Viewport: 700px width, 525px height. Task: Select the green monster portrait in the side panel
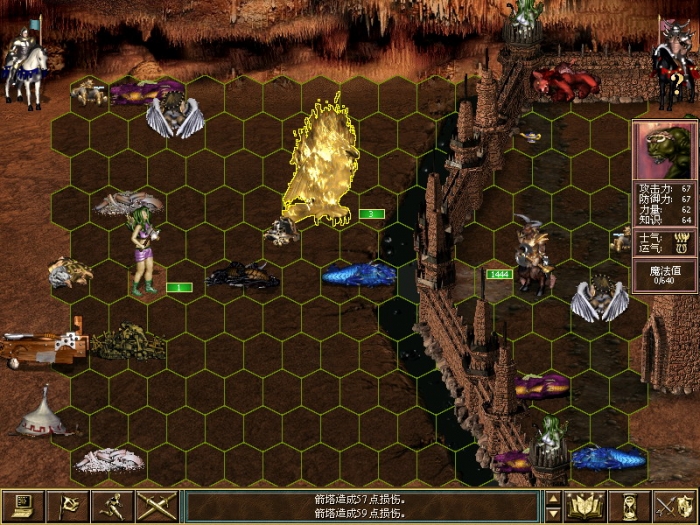click(664, 150)
